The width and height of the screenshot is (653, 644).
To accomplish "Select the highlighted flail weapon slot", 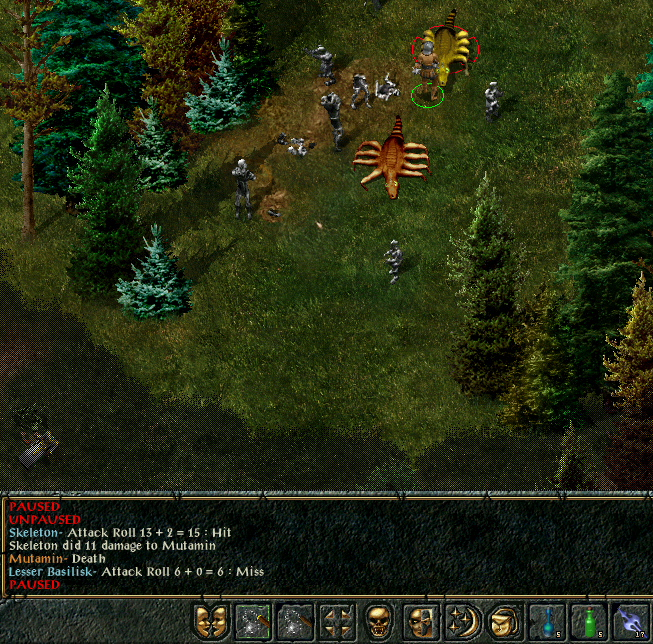I will click(x=253, y=621).
